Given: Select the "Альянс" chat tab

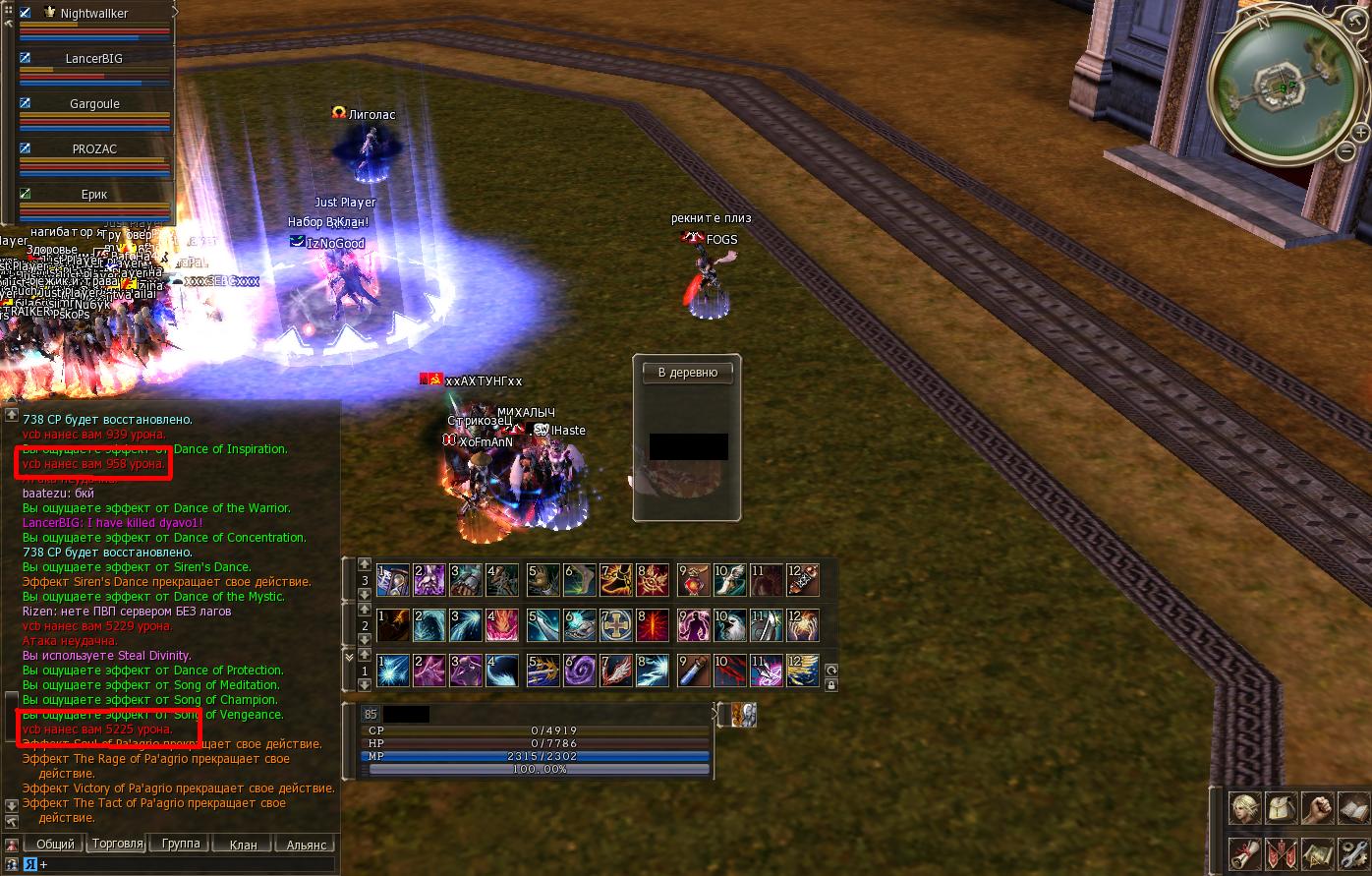Looking at the screenshot, I should pyautogui.click(x=306, y=845).
